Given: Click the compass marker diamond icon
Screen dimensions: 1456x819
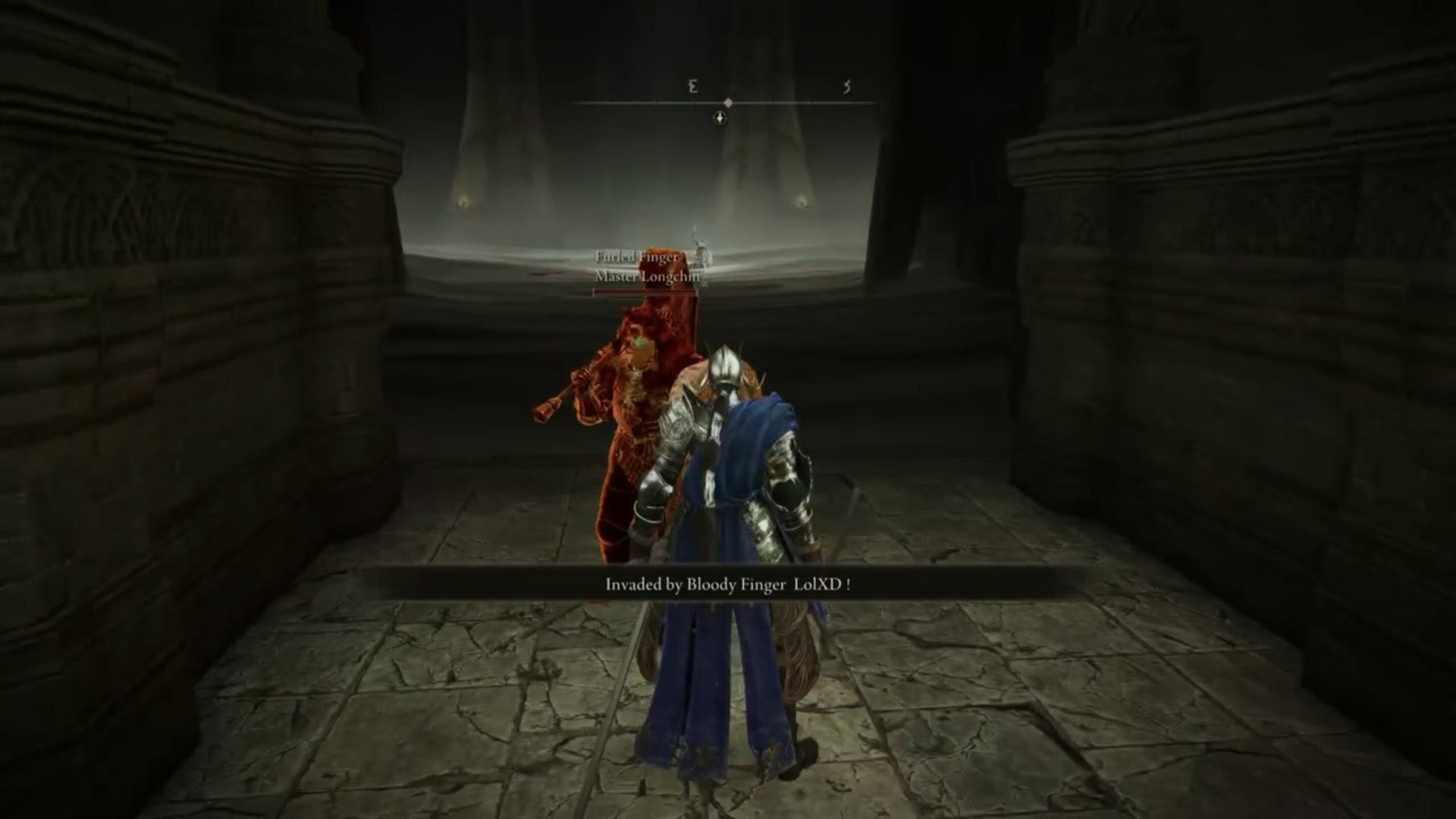Looking at the screenshot, I should tap(730, 103).
